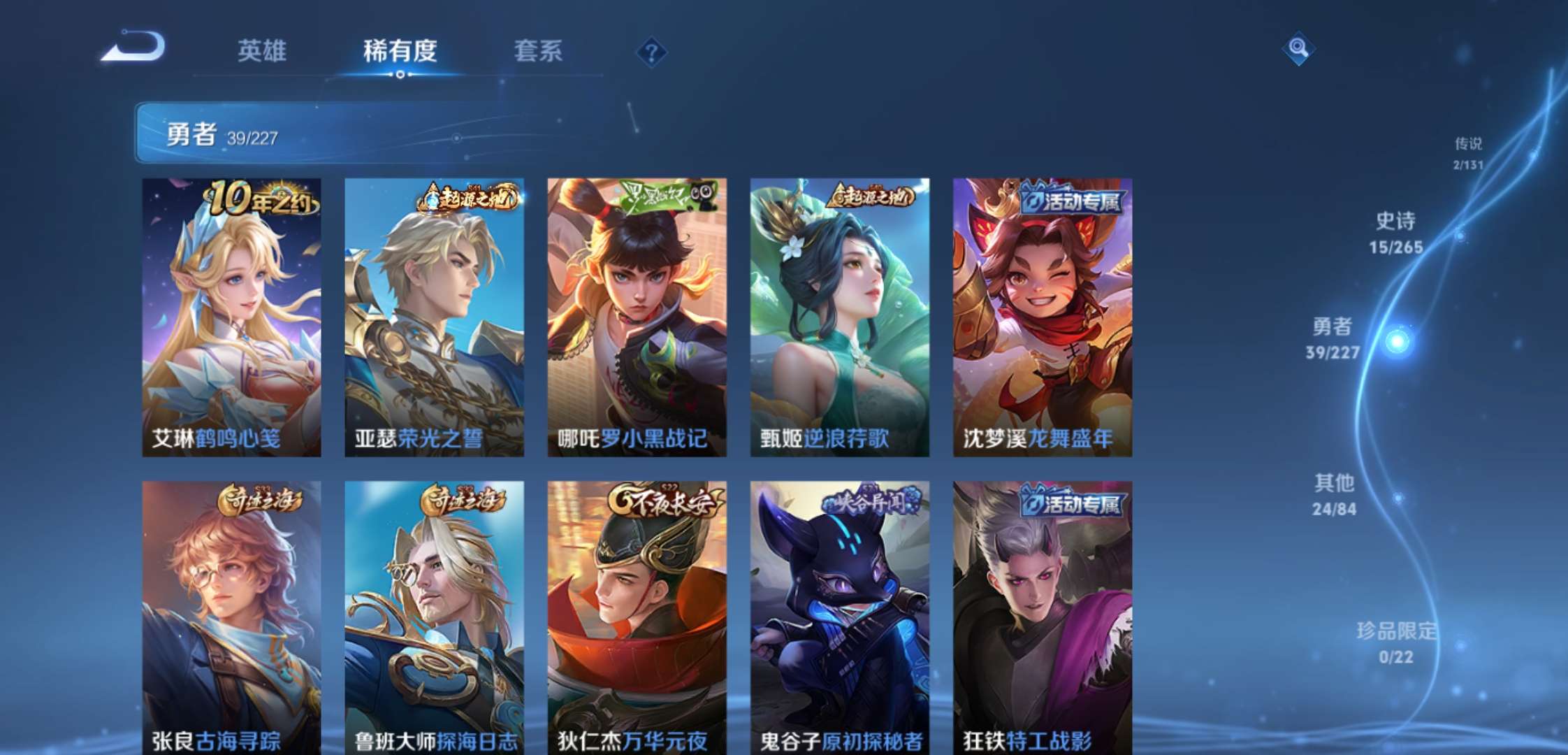Switch to the 套系 tab
The image size is (1568, 755).
[x=538, y=50]
